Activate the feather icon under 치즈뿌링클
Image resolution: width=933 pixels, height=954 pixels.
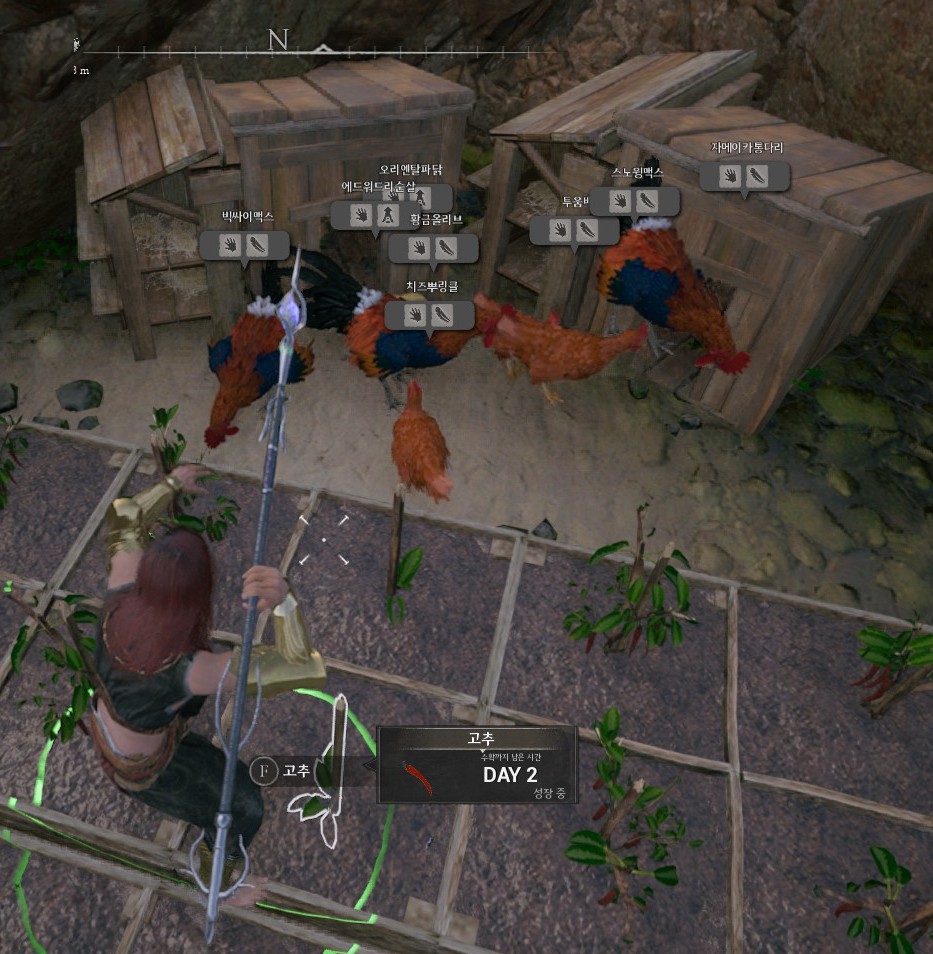(442, 315)
